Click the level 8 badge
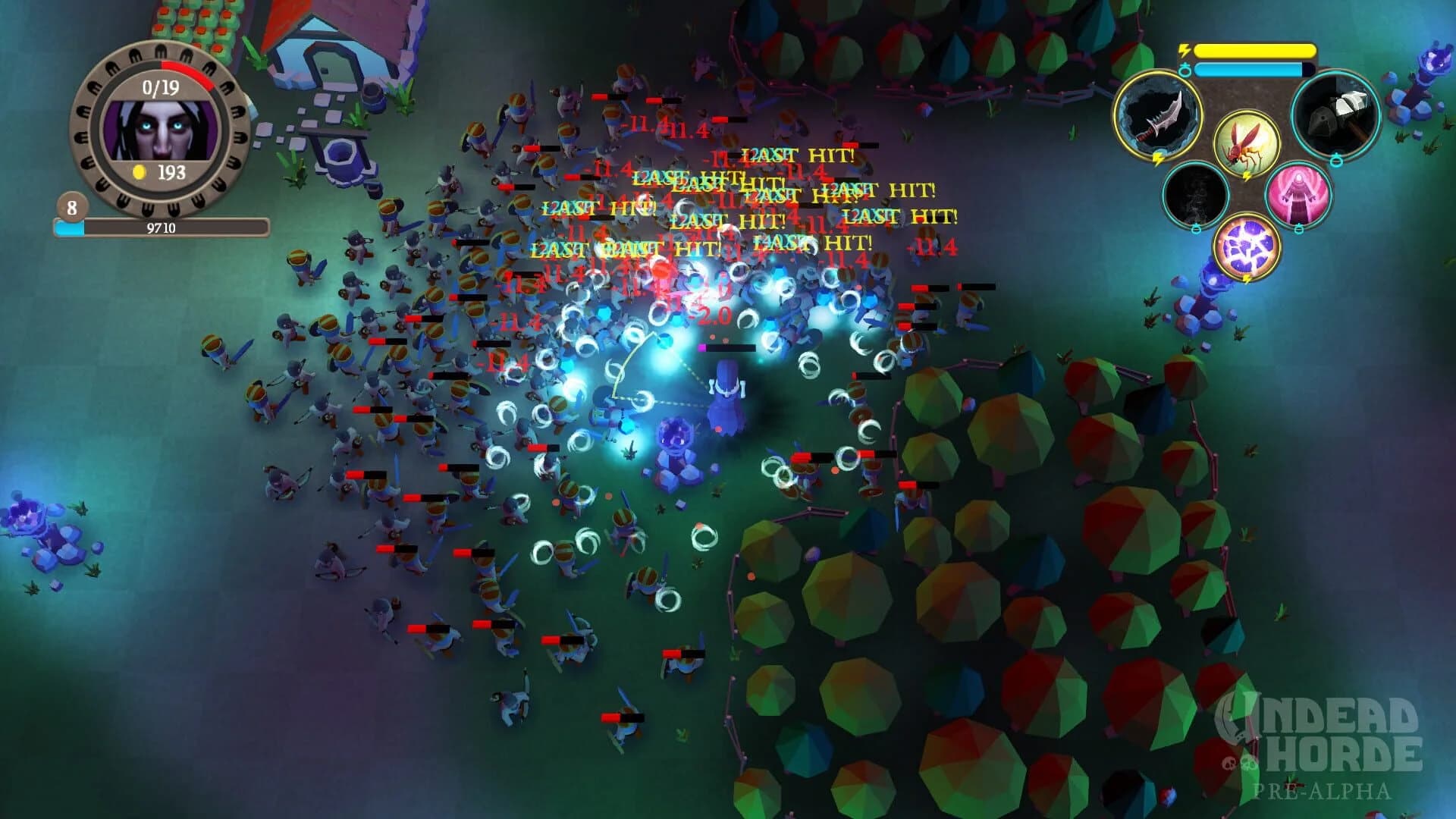Screen dimensions: 1456x819 [x=72, y=207]
